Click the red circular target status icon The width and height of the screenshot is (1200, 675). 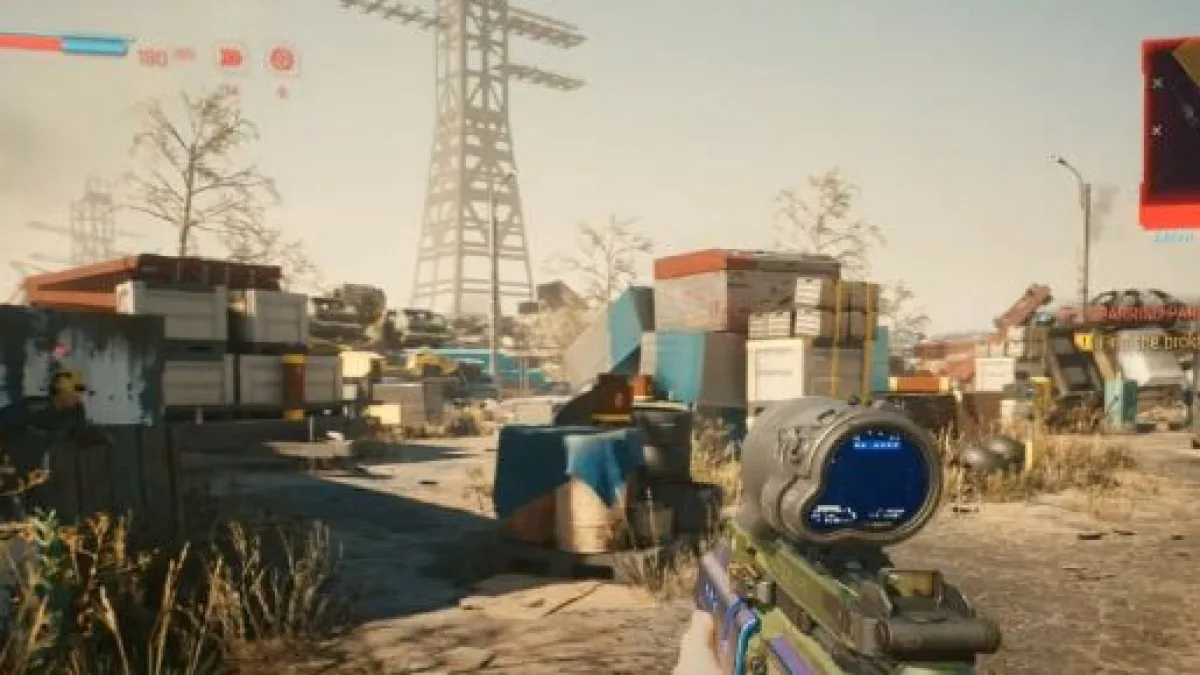click(282, 59)
